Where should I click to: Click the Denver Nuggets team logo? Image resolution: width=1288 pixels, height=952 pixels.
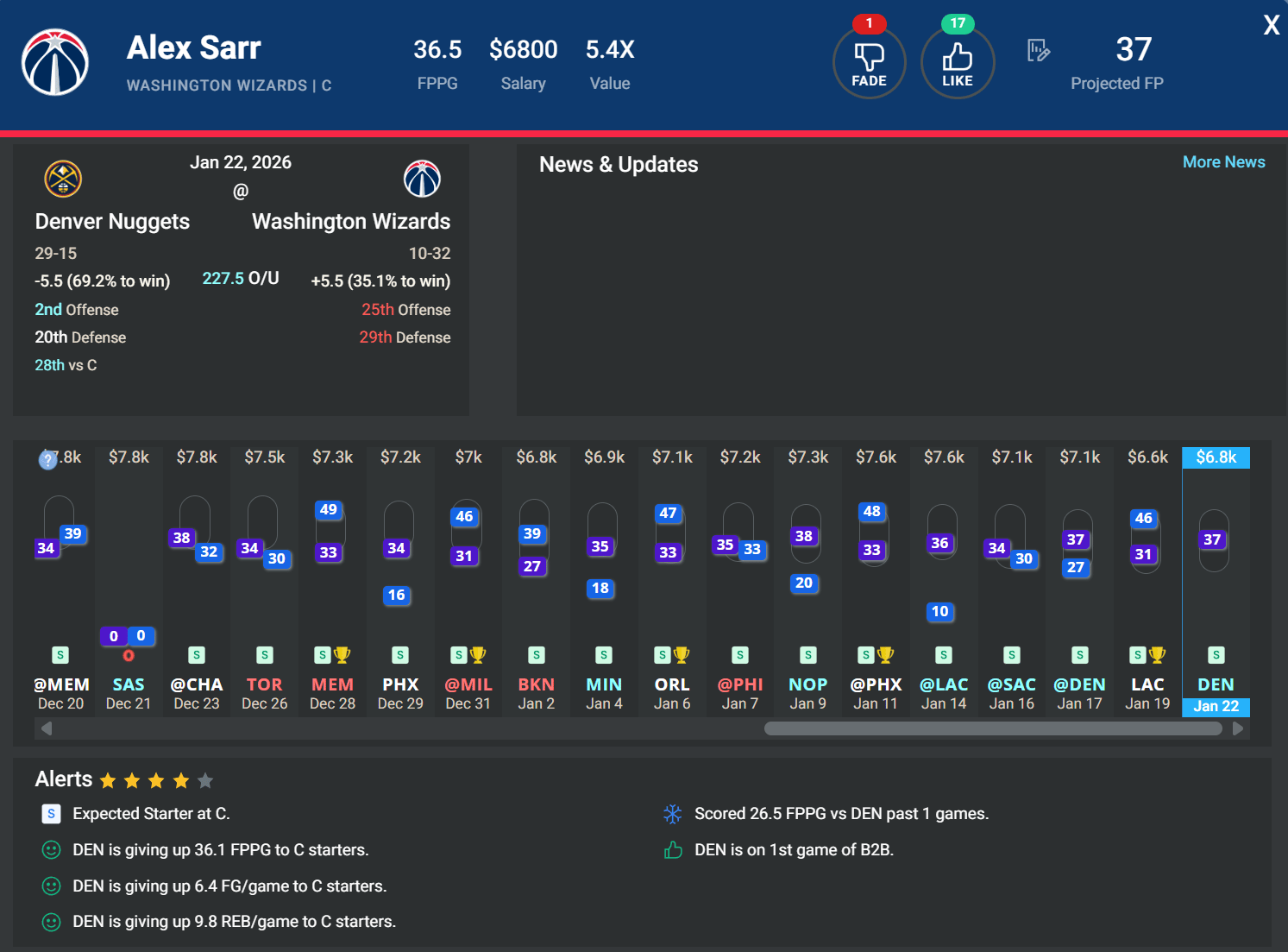click(63, 180)
